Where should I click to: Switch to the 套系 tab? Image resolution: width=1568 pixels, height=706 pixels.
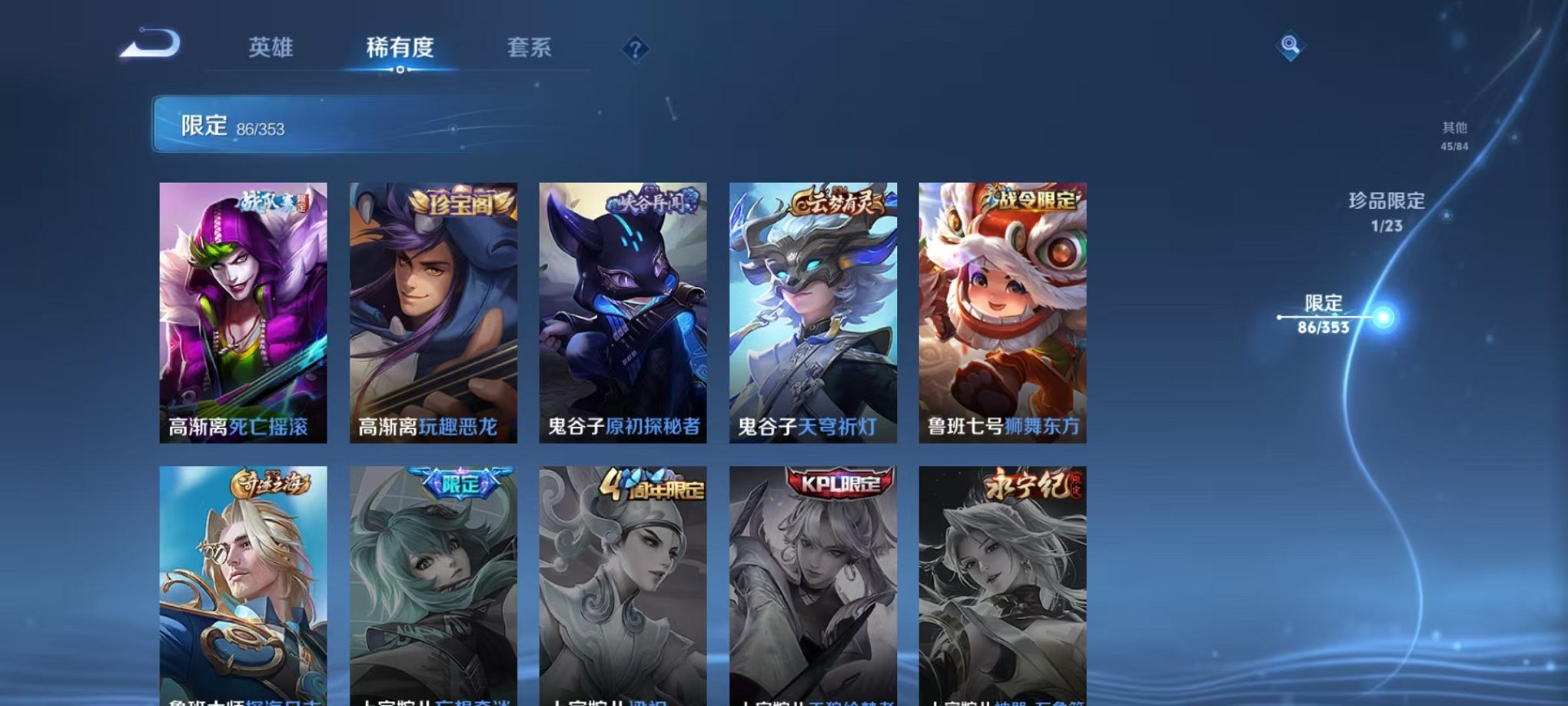pos(539,46)
